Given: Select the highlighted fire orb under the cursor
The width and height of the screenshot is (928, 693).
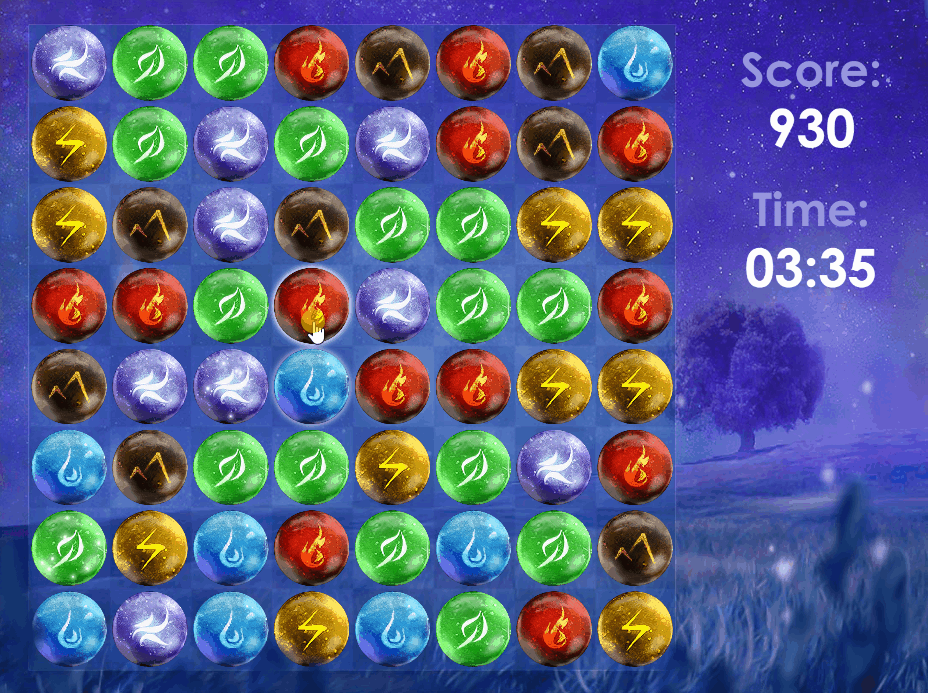Looking at the screenshot, I should [311, 300].
